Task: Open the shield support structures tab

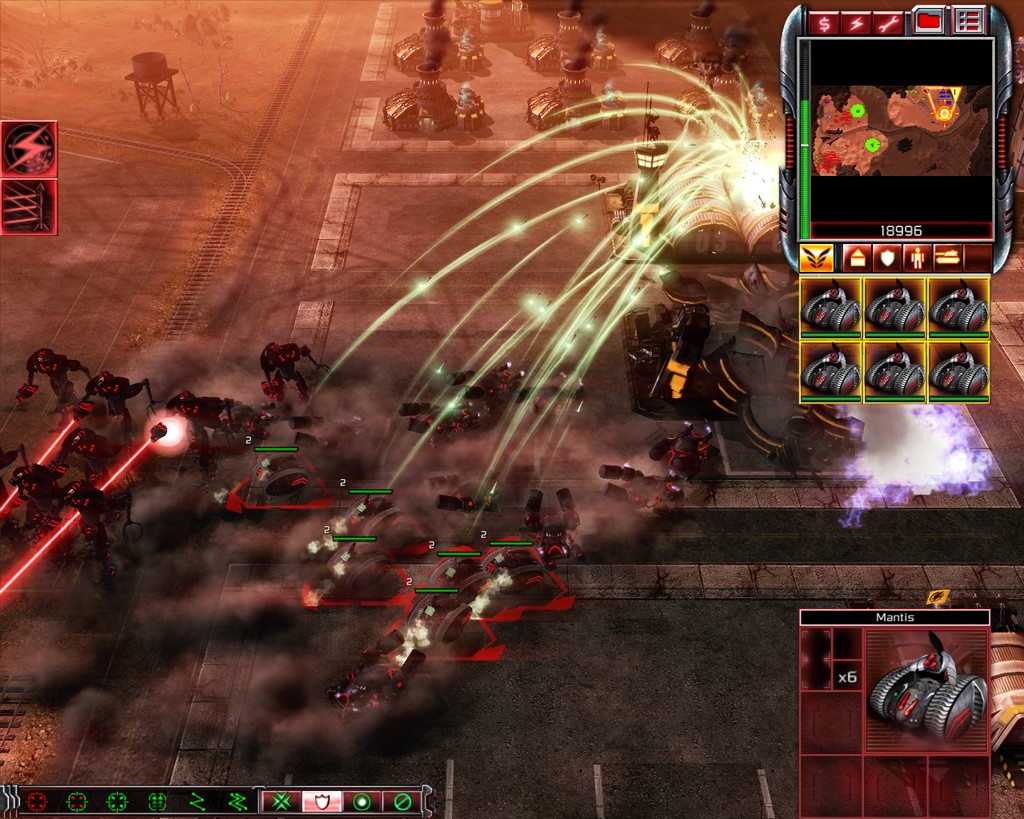Action: [886, 258]
